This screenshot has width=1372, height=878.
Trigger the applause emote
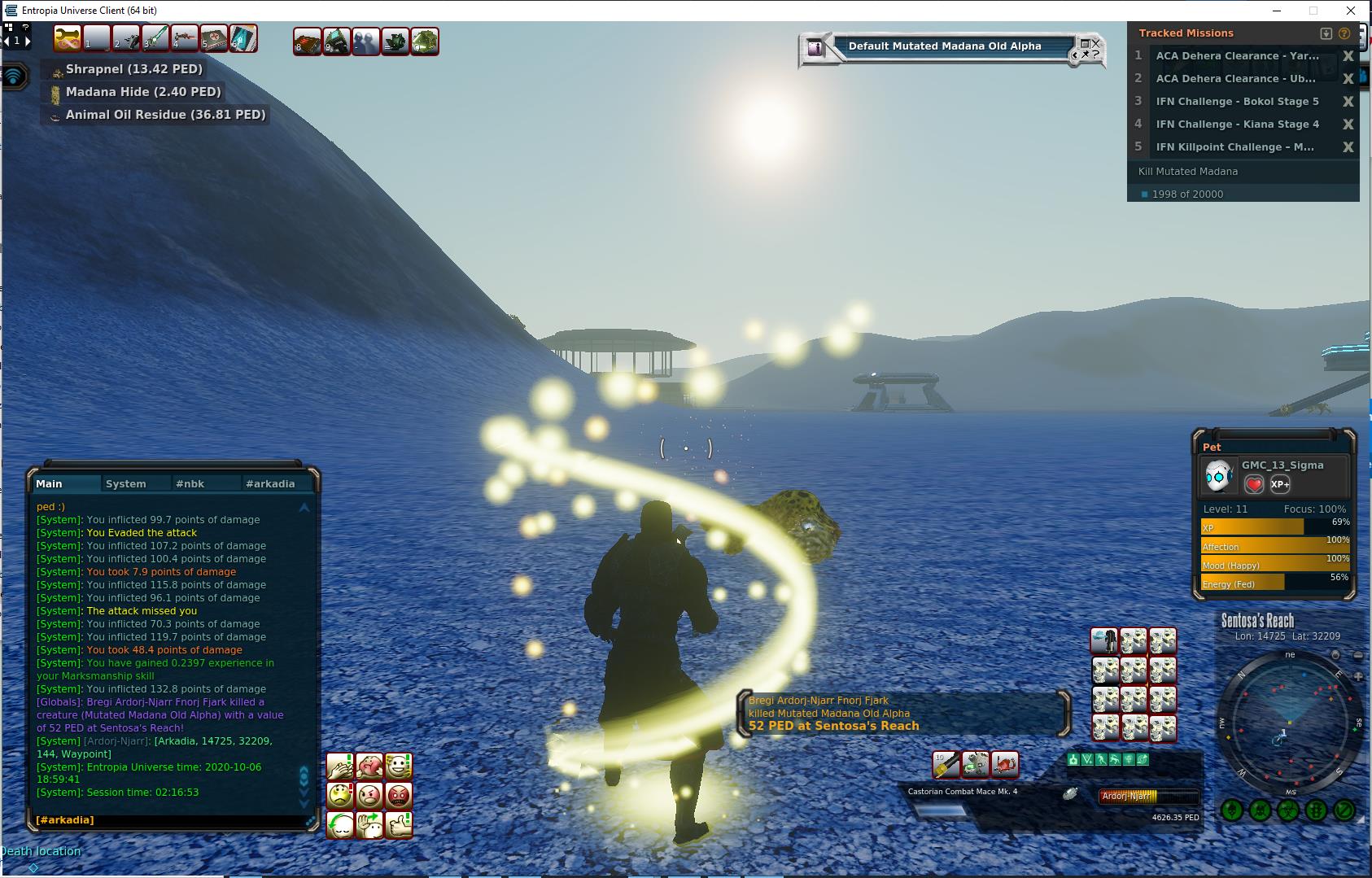tap(340, 766)
